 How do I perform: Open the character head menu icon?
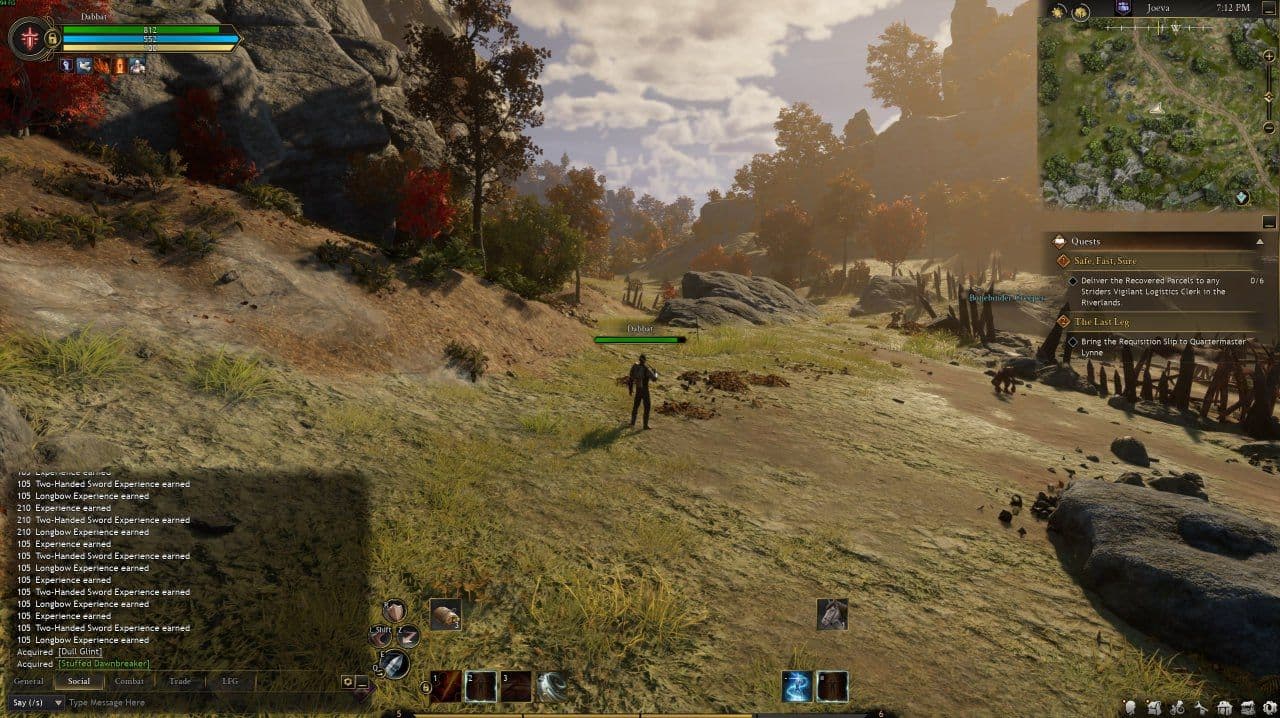point(1131,707)
